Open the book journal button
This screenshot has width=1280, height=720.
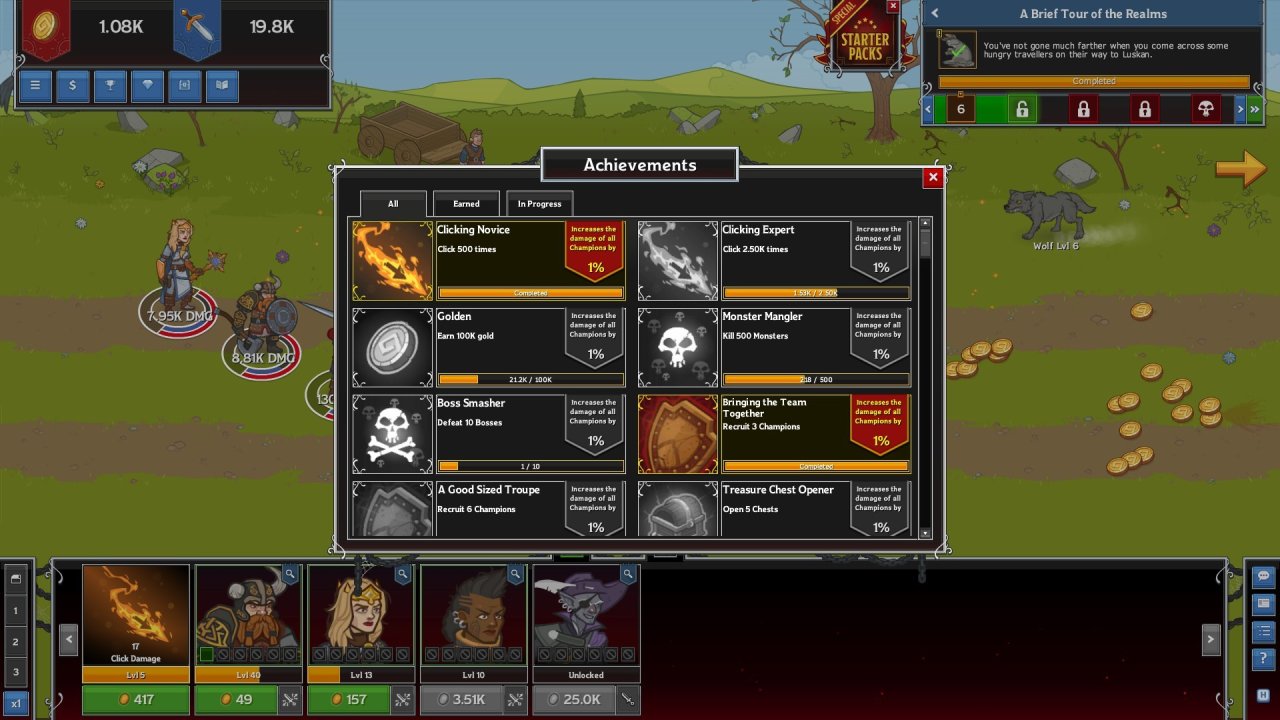tap(222, 86)
